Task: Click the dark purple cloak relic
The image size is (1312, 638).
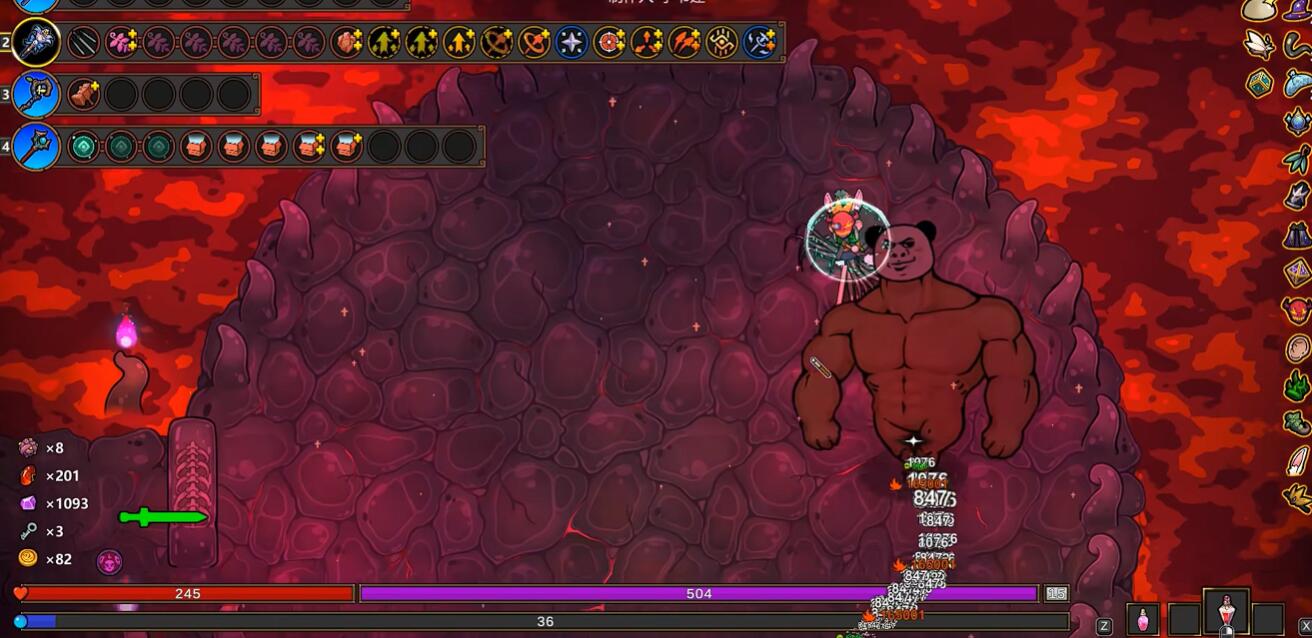Action: tap(1297, 234)
